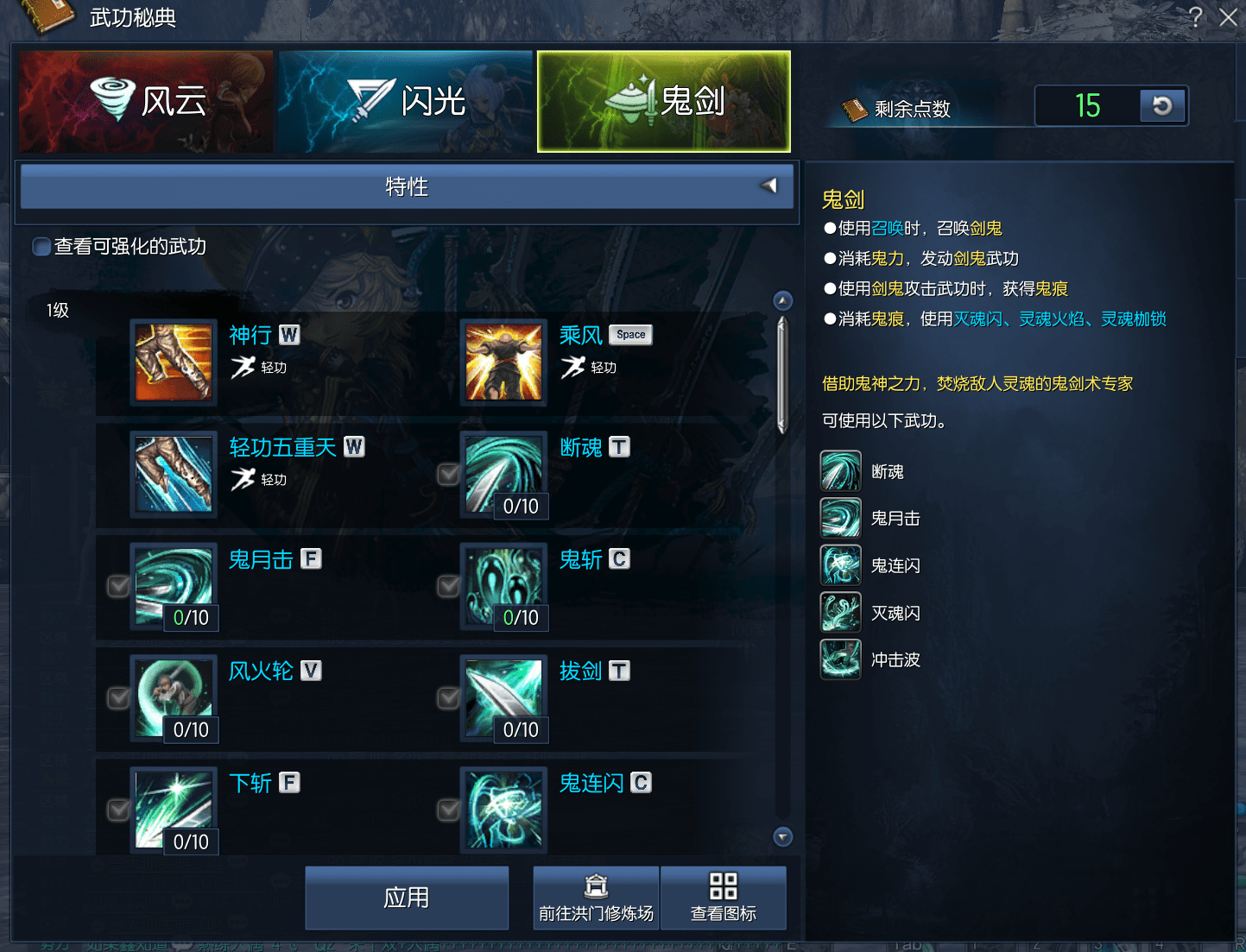The width and height of the screenshot is (1246, 952).
Task: Open the help question mark
Action: click(x=1196, y=17)
